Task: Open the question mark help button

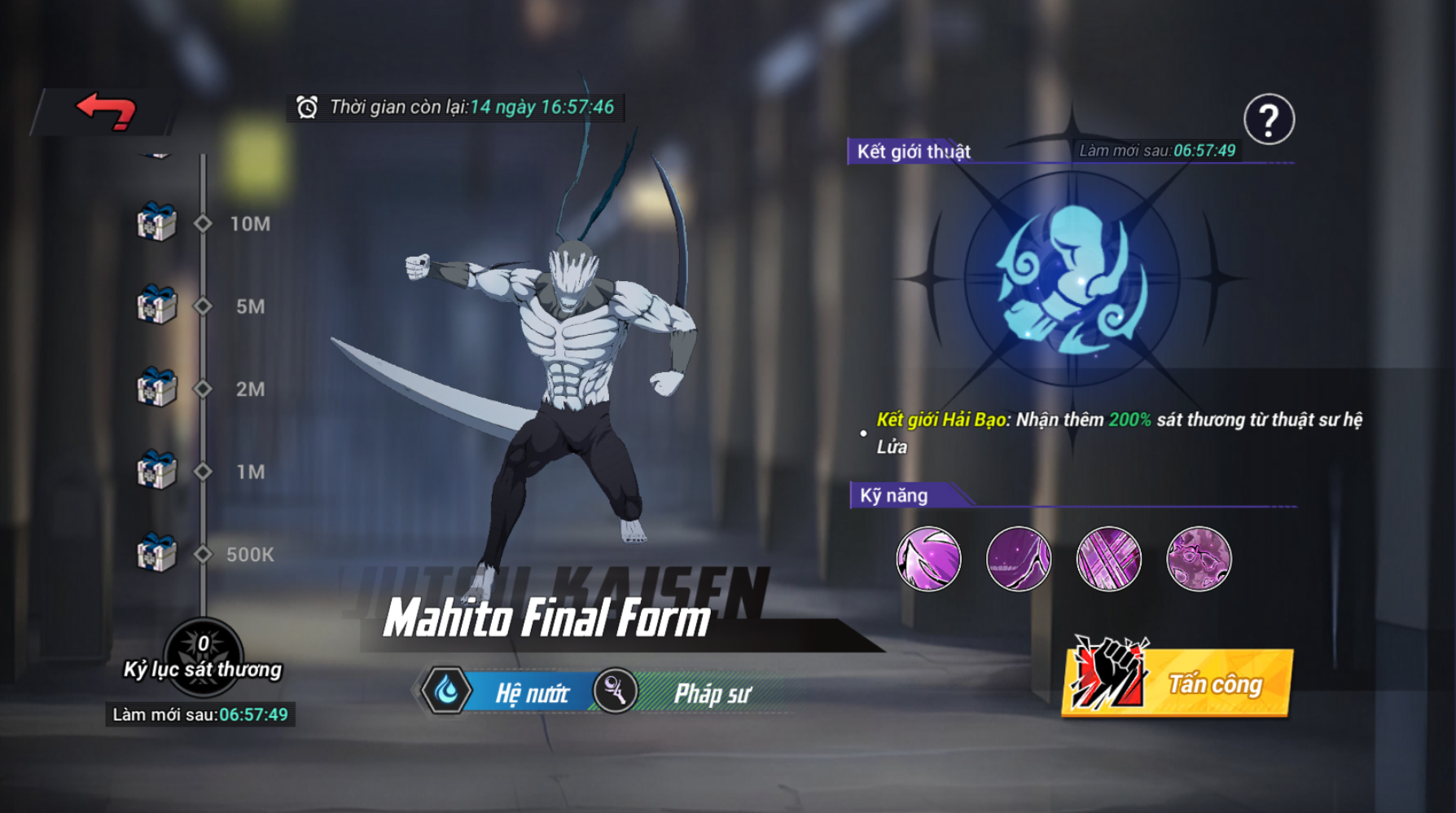Action: tap(1269, 120)
